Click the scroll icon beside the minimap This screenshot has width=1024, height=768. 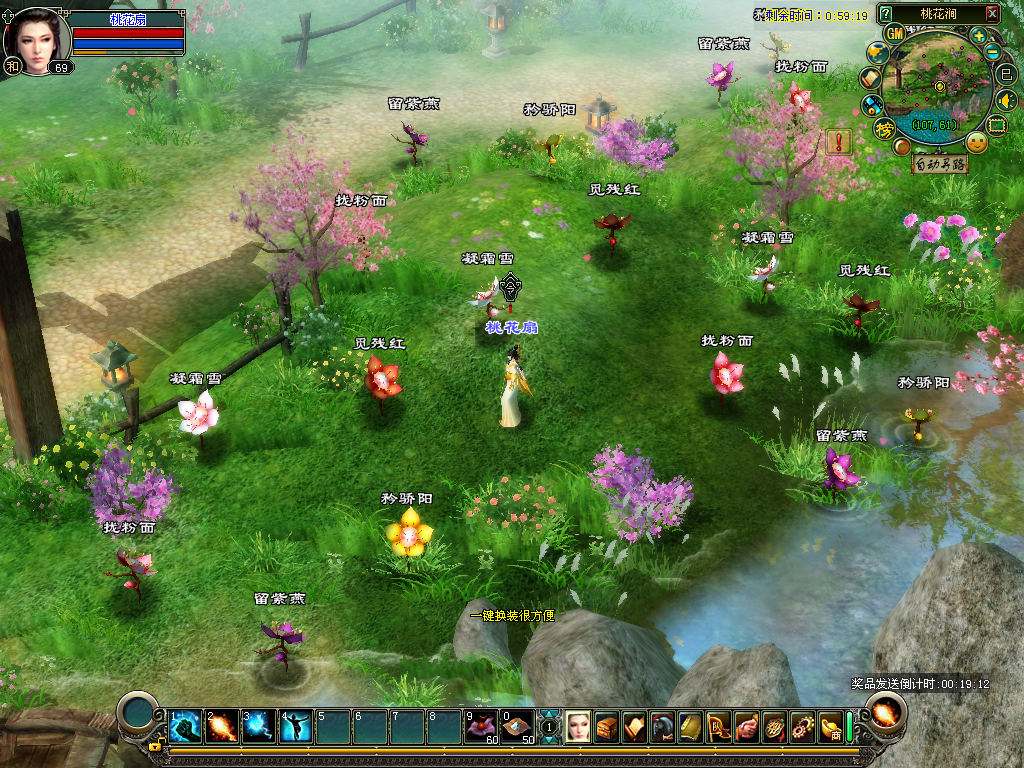pos(870,78)
